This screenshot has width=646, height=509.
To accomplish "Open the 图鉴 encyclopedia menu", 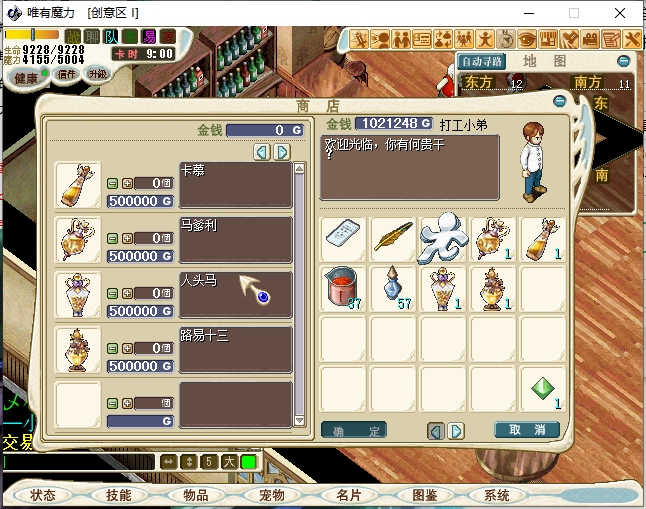I will pyautogui.click(x=424, y=495).
